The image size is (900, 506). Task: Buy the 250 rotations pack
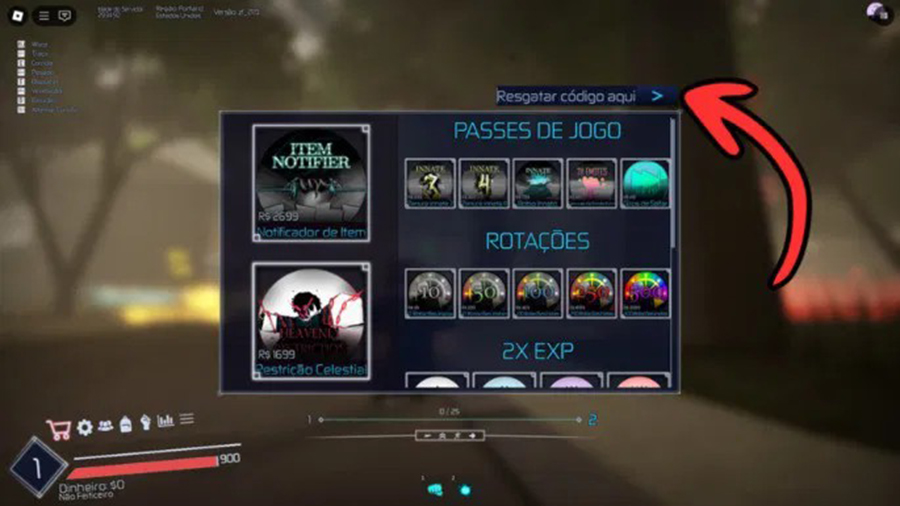point(591,294)
